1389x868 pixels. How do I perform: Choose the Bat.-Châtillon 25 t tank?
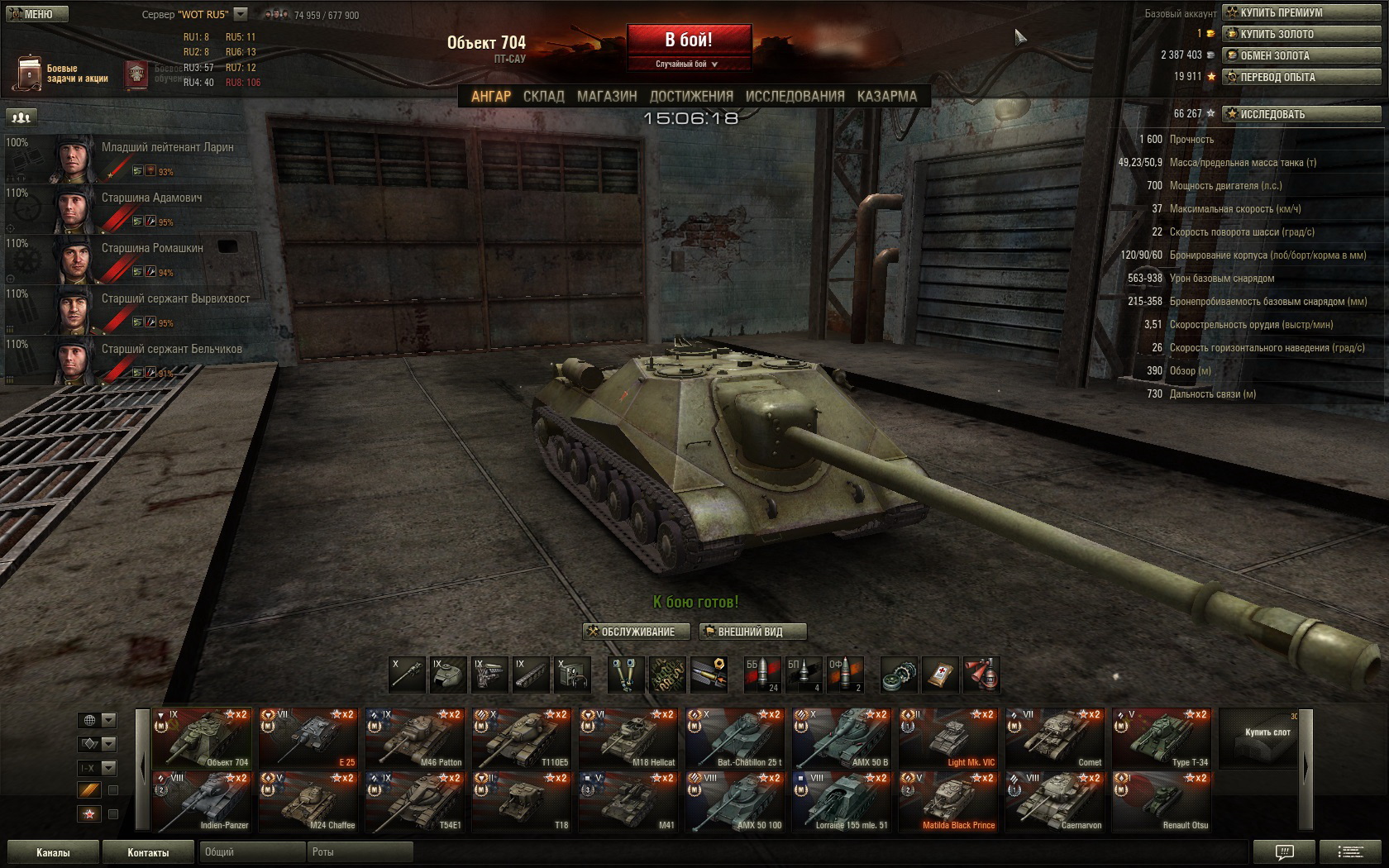[735, 737]
